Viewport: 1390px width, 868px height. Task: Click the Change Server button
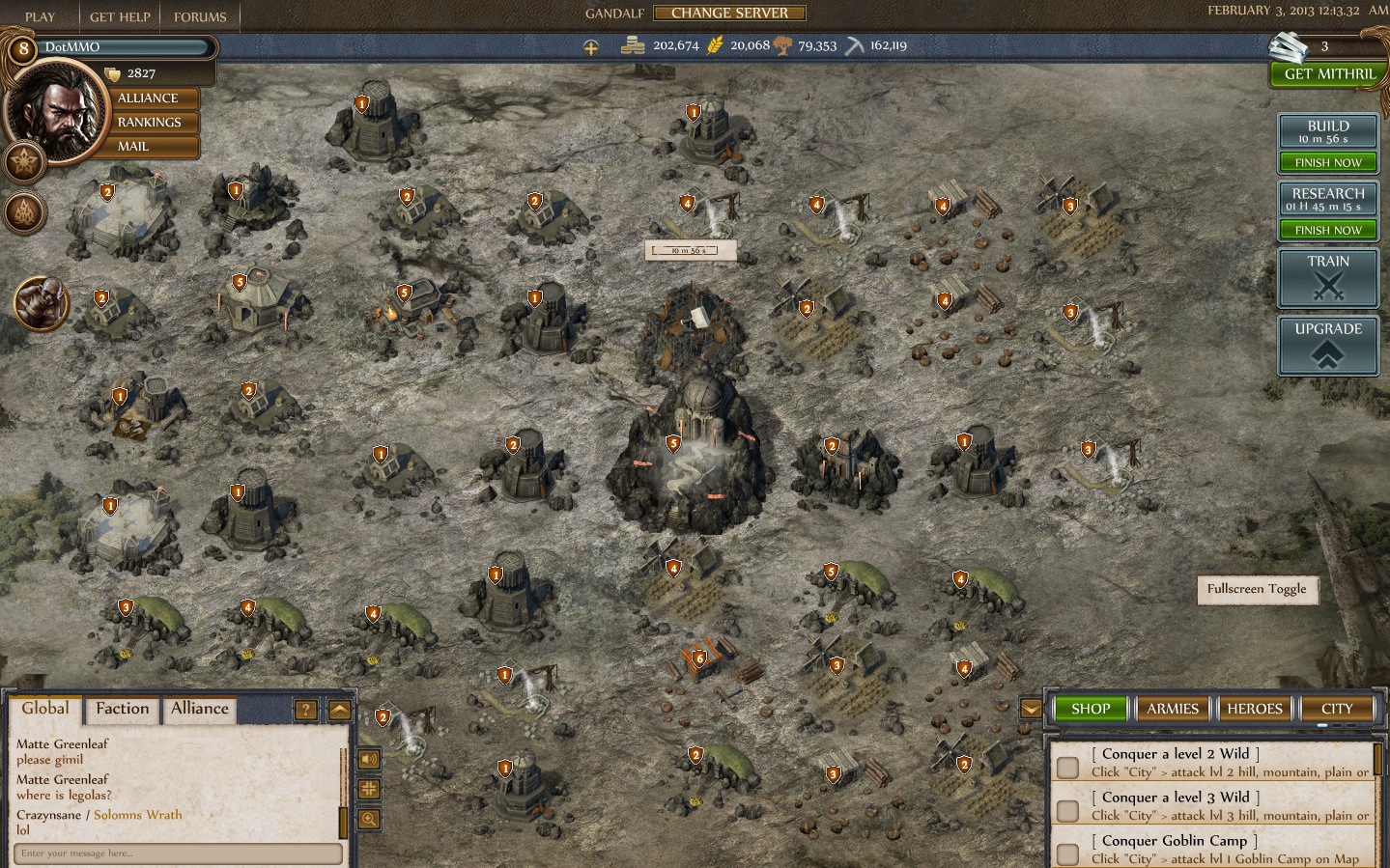coord(729,14)
